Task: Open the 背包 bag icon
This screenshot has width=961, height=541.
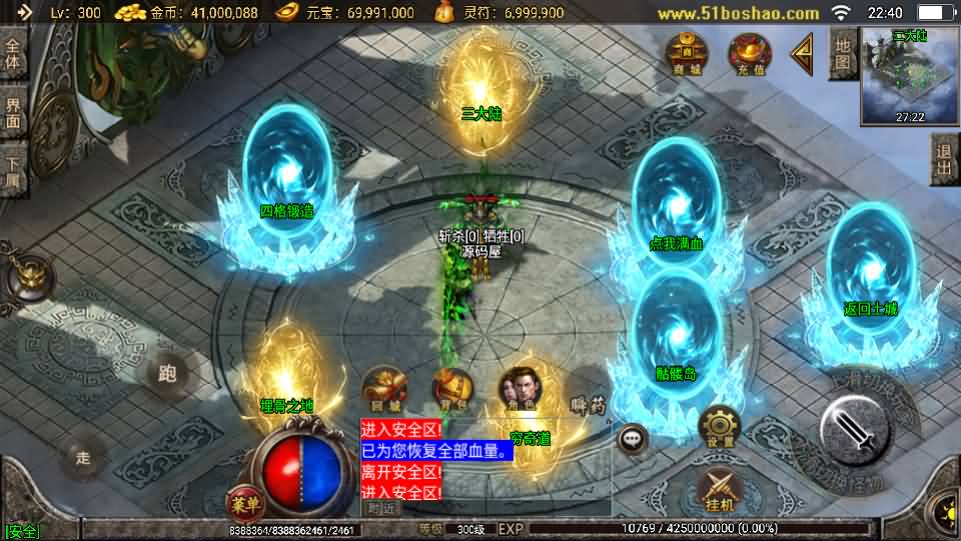Action: tap(451, 388)
